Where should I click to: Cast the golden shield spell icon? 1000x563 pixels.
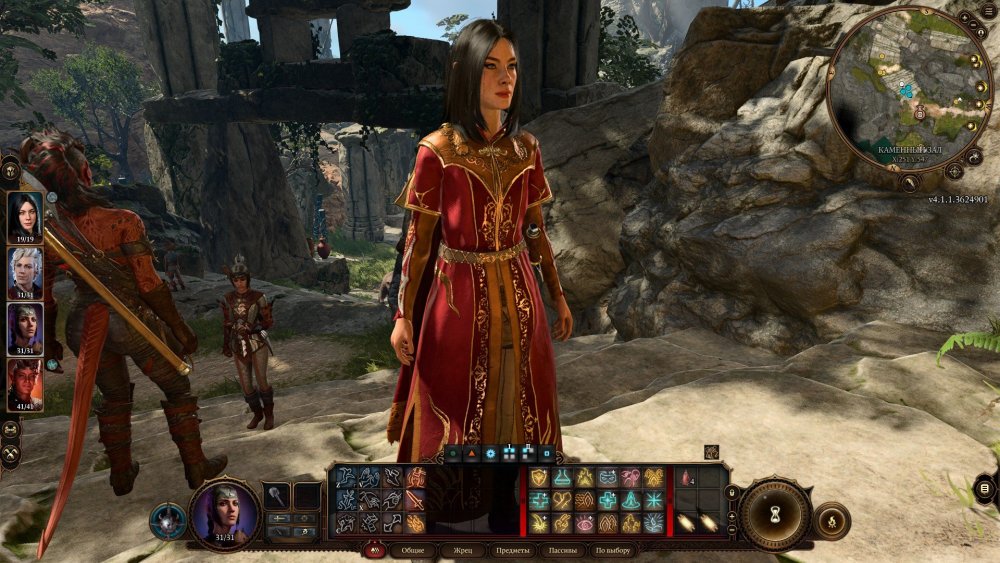(x=540, y=478)
